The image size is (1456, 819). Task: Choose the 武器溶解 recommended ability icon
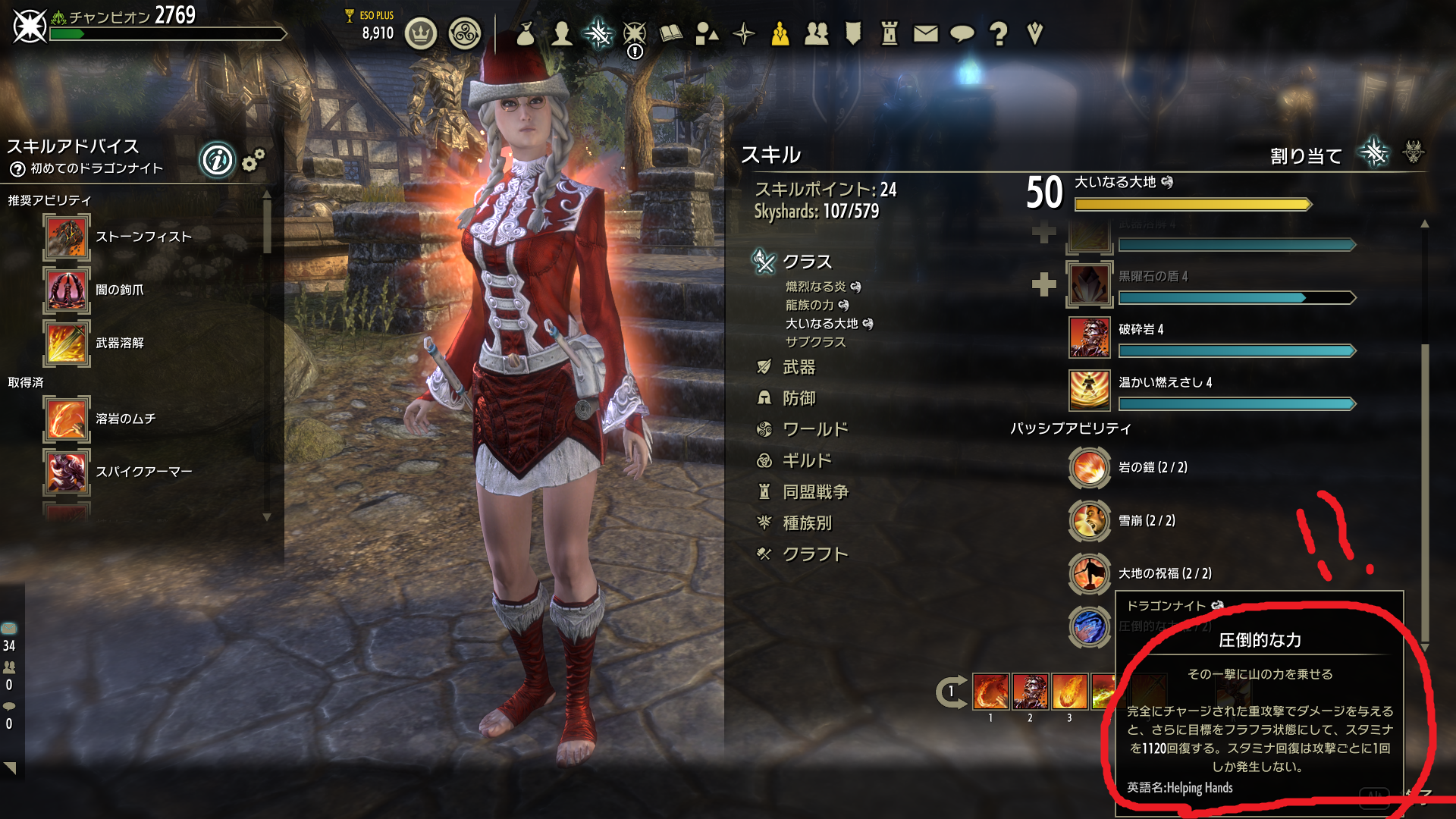point(67,344)
